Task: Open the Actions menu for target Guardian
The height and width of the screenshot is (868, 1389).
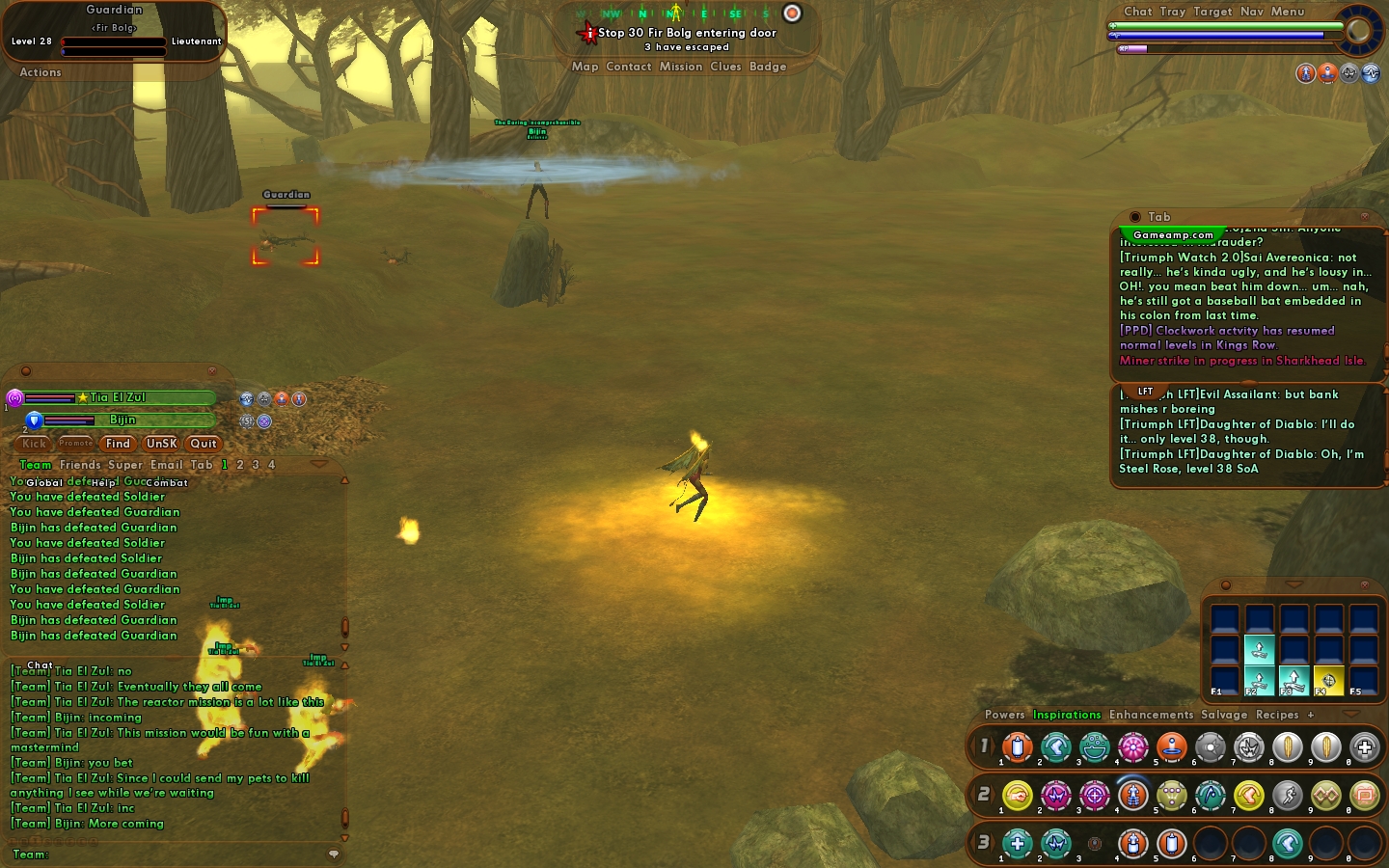Action: point(41,72)
